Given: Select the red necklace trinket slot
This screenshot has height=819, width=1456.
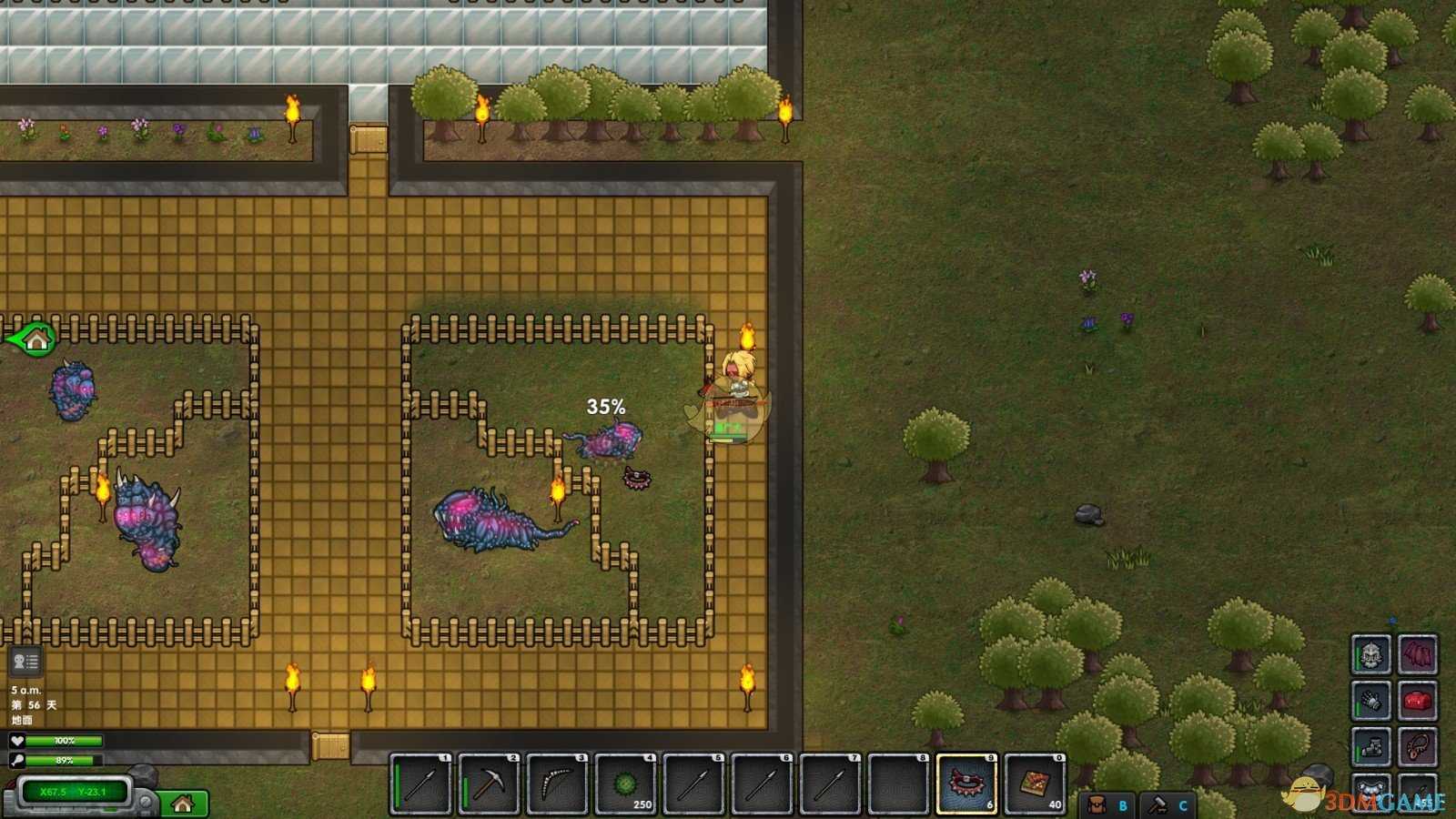Looking at the screenshot, I should [1418, 747].
